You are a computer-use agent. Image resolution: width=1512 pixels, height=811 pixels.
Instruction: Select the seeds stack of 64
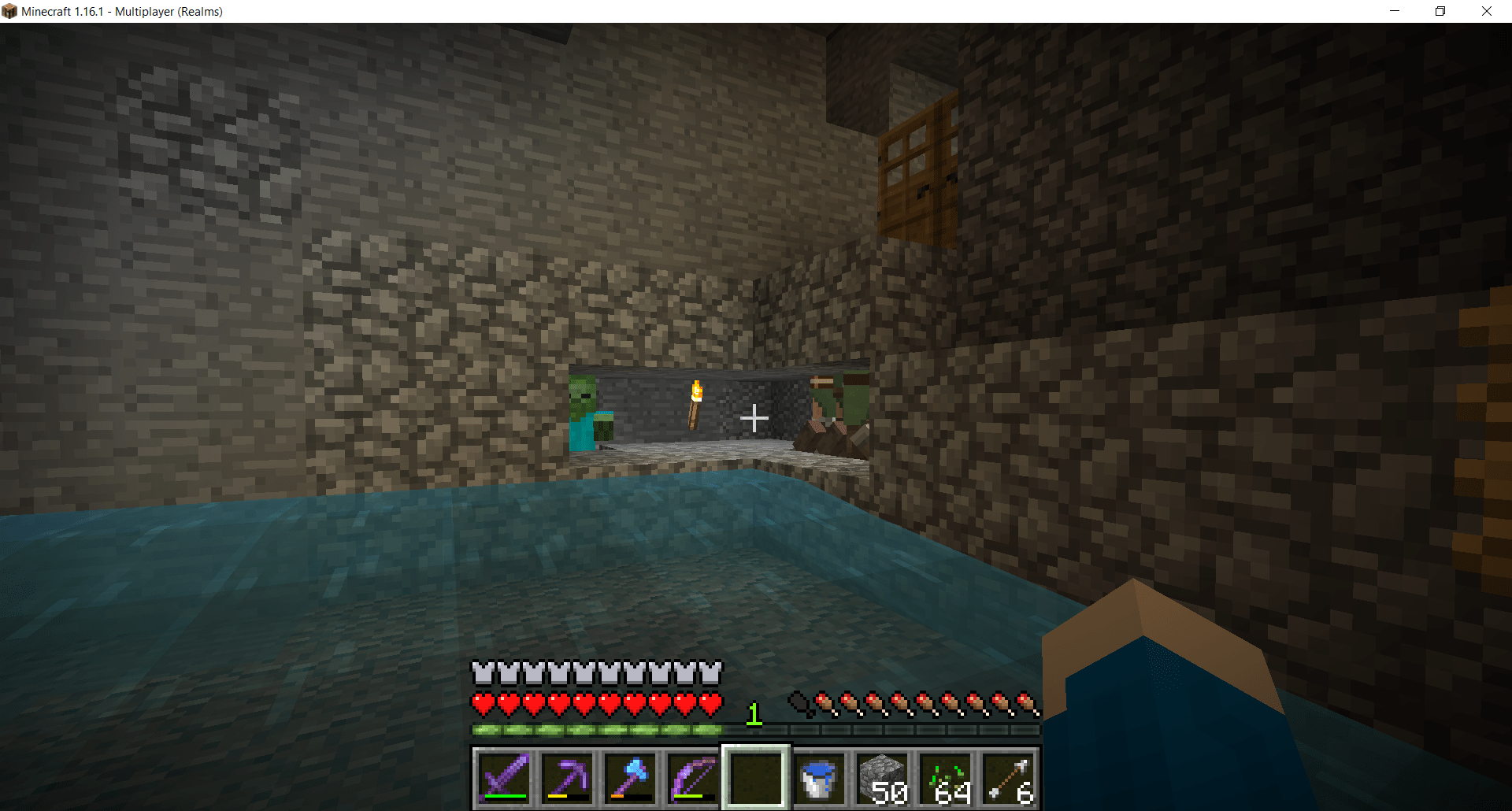coord(944,779)
